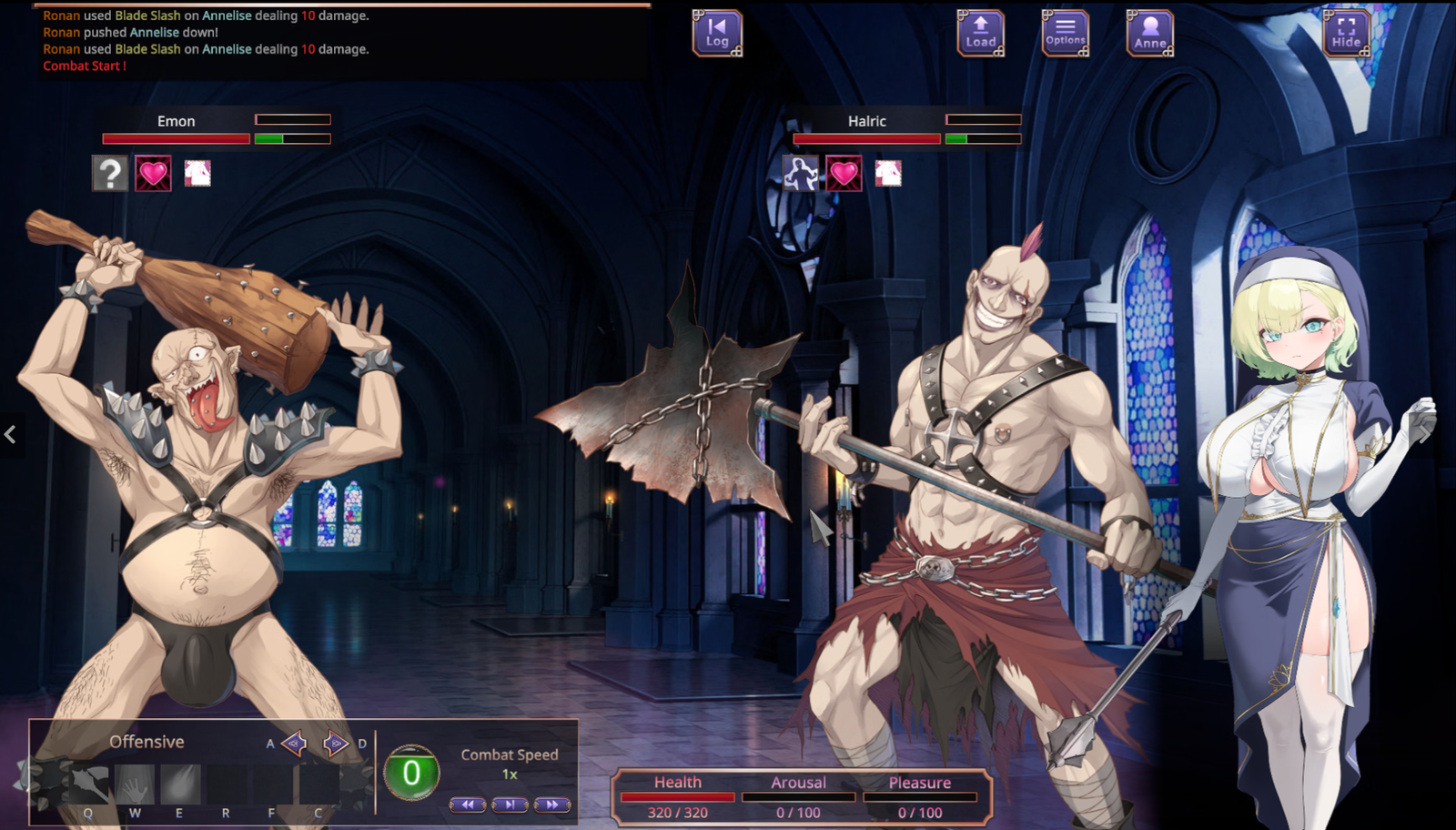The width and height of the screenshot is (1456, 830).
Task: Use the spiked mace skill in slot Q
Action: pos(89,784)
